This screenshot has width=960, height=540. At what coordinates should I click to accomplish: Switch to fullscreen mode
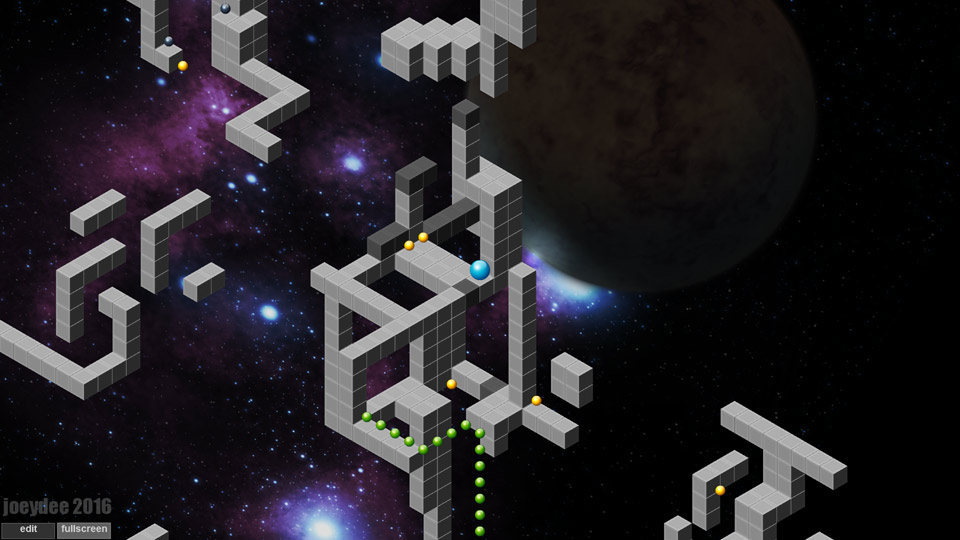coord(84,529)
